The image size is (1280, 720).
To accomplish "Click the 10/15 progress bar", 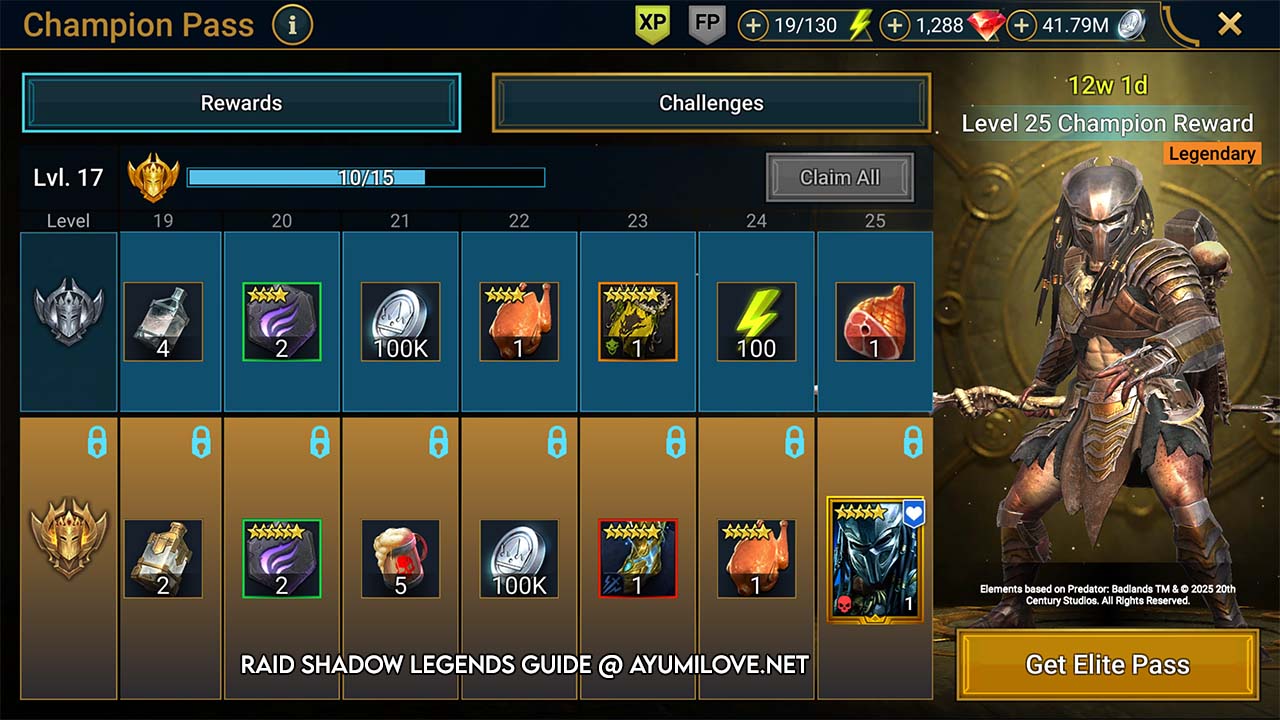I will tap(367, 177).
